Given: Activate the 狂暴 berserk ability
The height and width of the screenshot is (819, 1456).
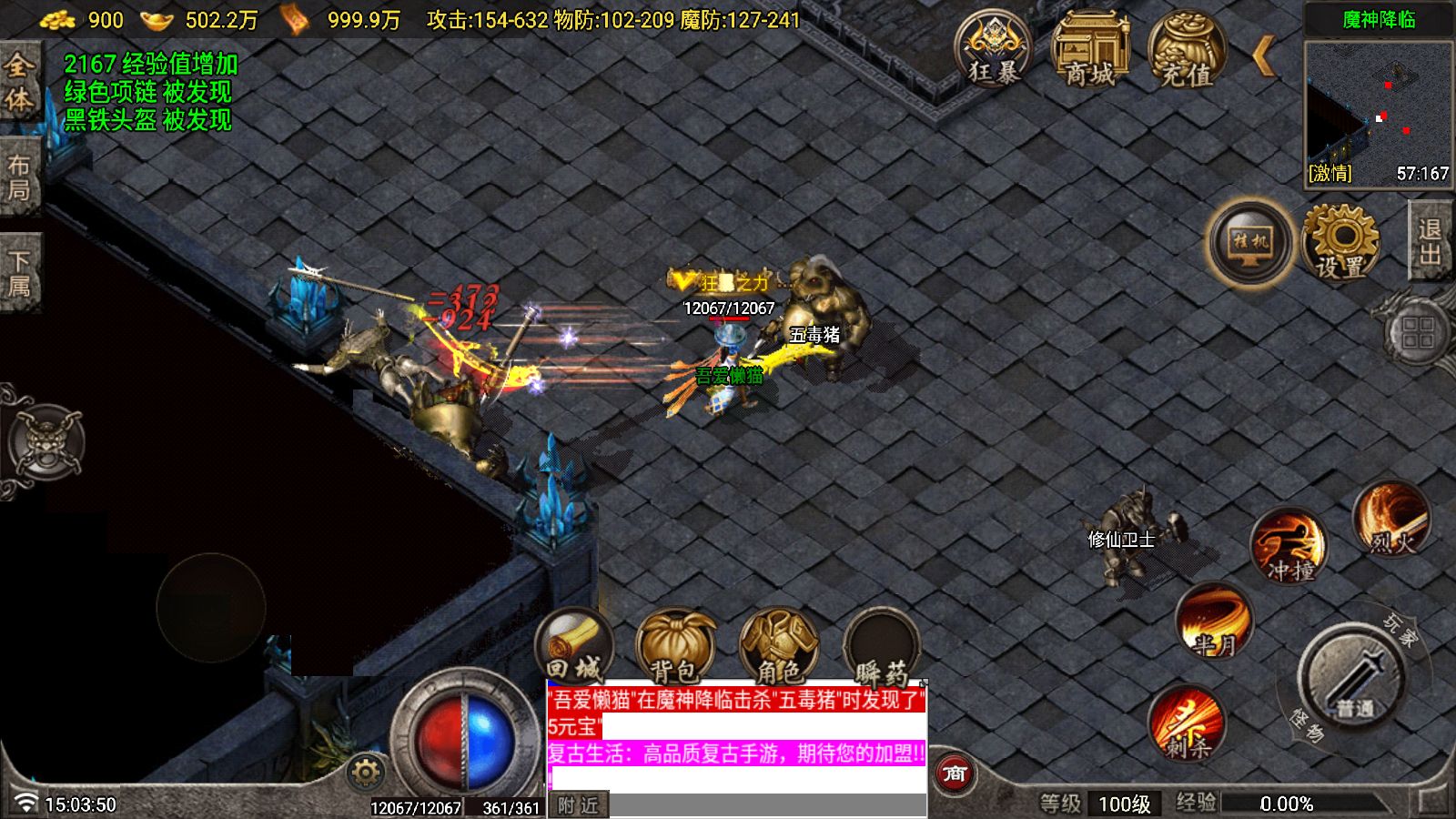Looking at the screenshot, I should tap(995, 50).
